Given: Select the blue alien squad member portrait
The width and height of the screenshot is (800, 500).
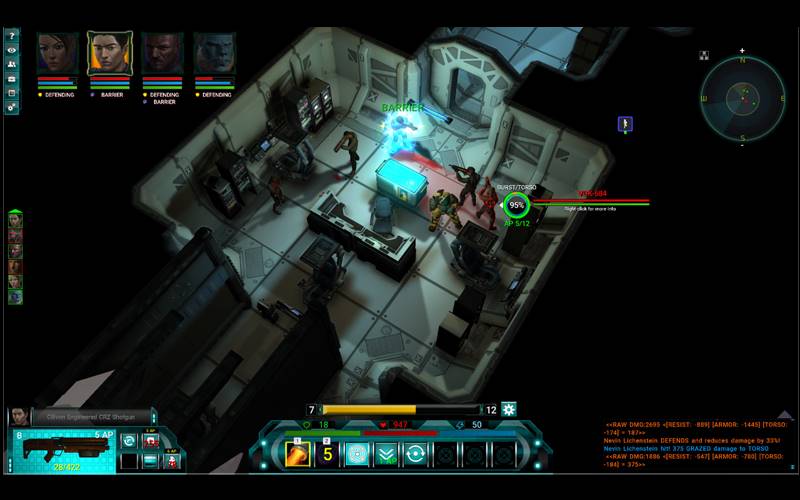Looking at the screenshot, I should pyautogui.click(x=213, y=53).
